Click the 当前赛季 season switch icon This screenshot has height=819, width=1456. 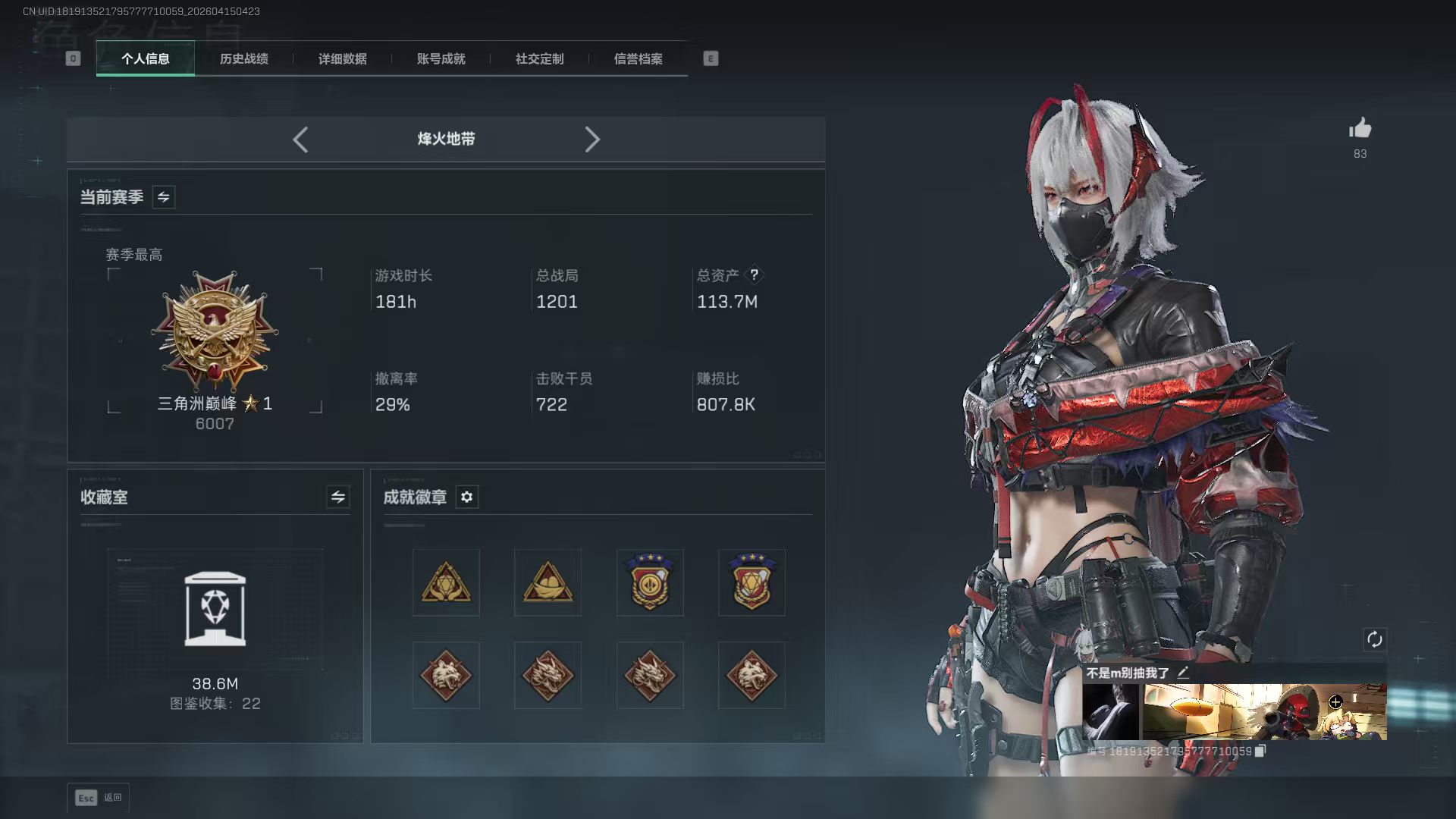pyautogui.click(x=162, y=196)
